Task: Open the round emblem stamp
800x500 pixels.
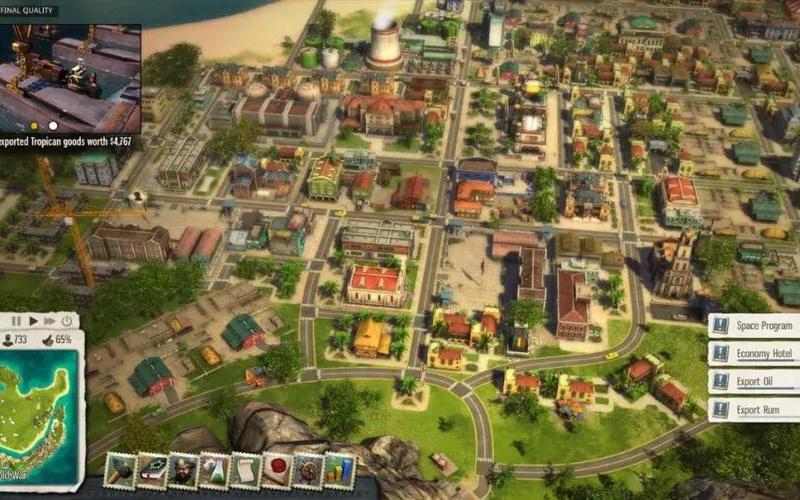Action: [307, 471]
